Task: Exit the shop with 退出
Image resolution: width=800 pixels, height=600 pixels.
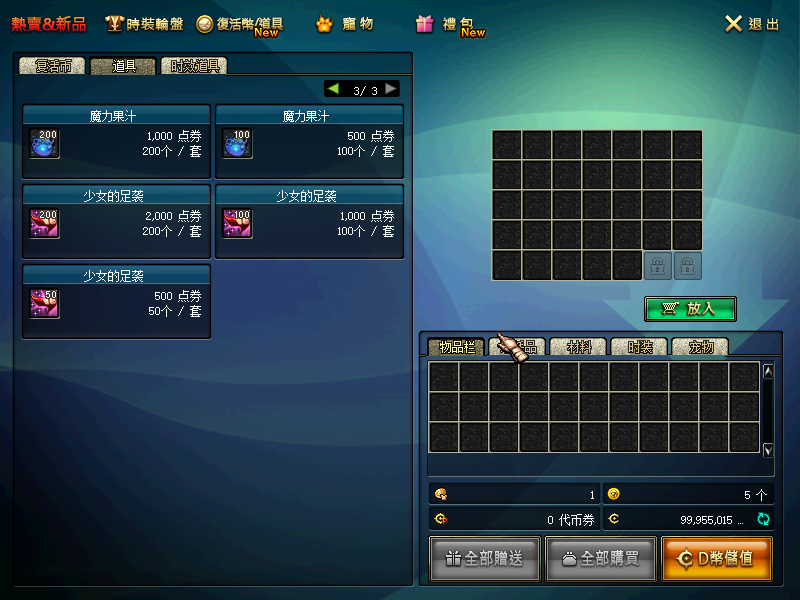Action: 752,24
